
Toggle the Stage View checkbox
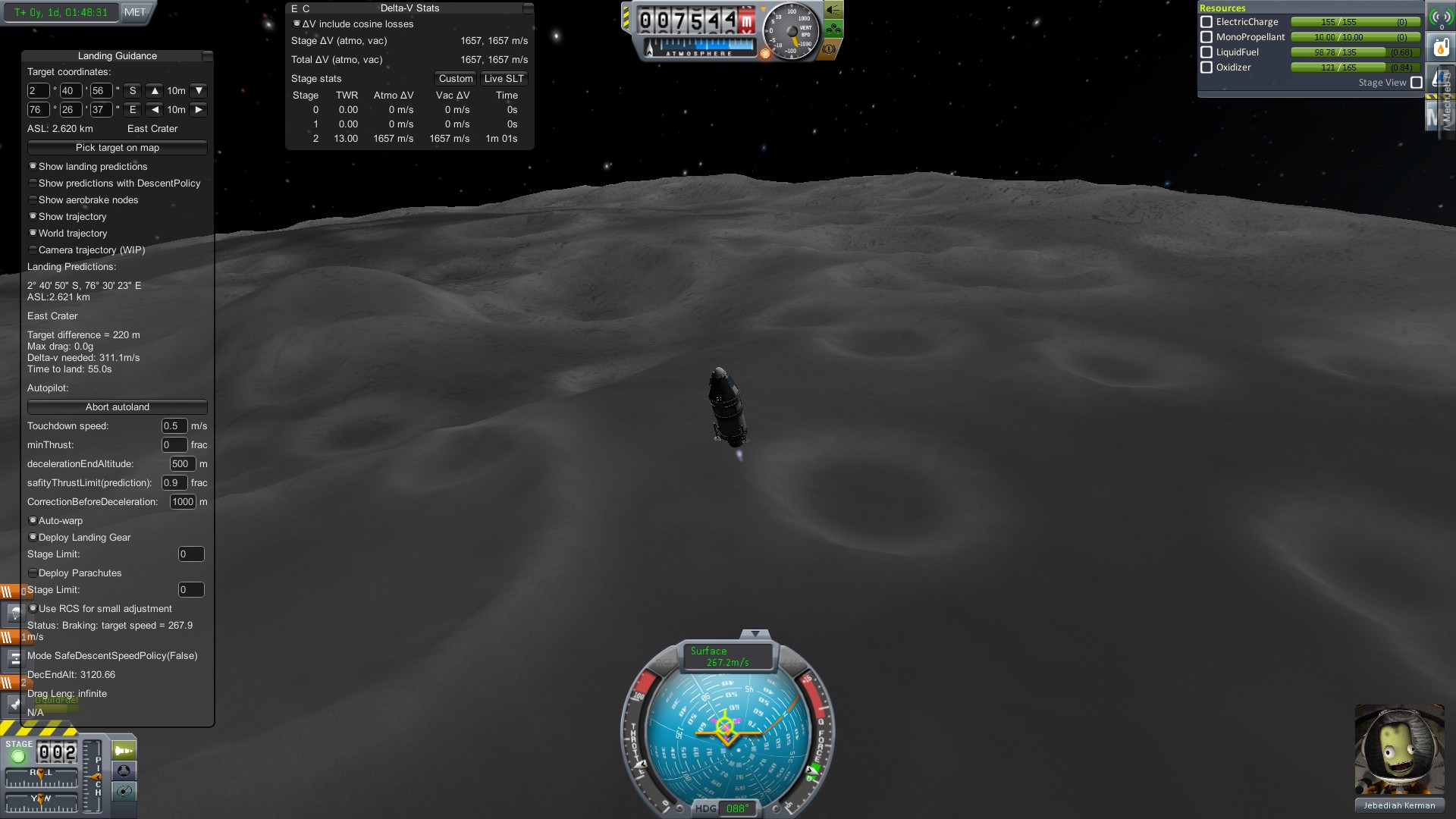(x=1416, y=83)
